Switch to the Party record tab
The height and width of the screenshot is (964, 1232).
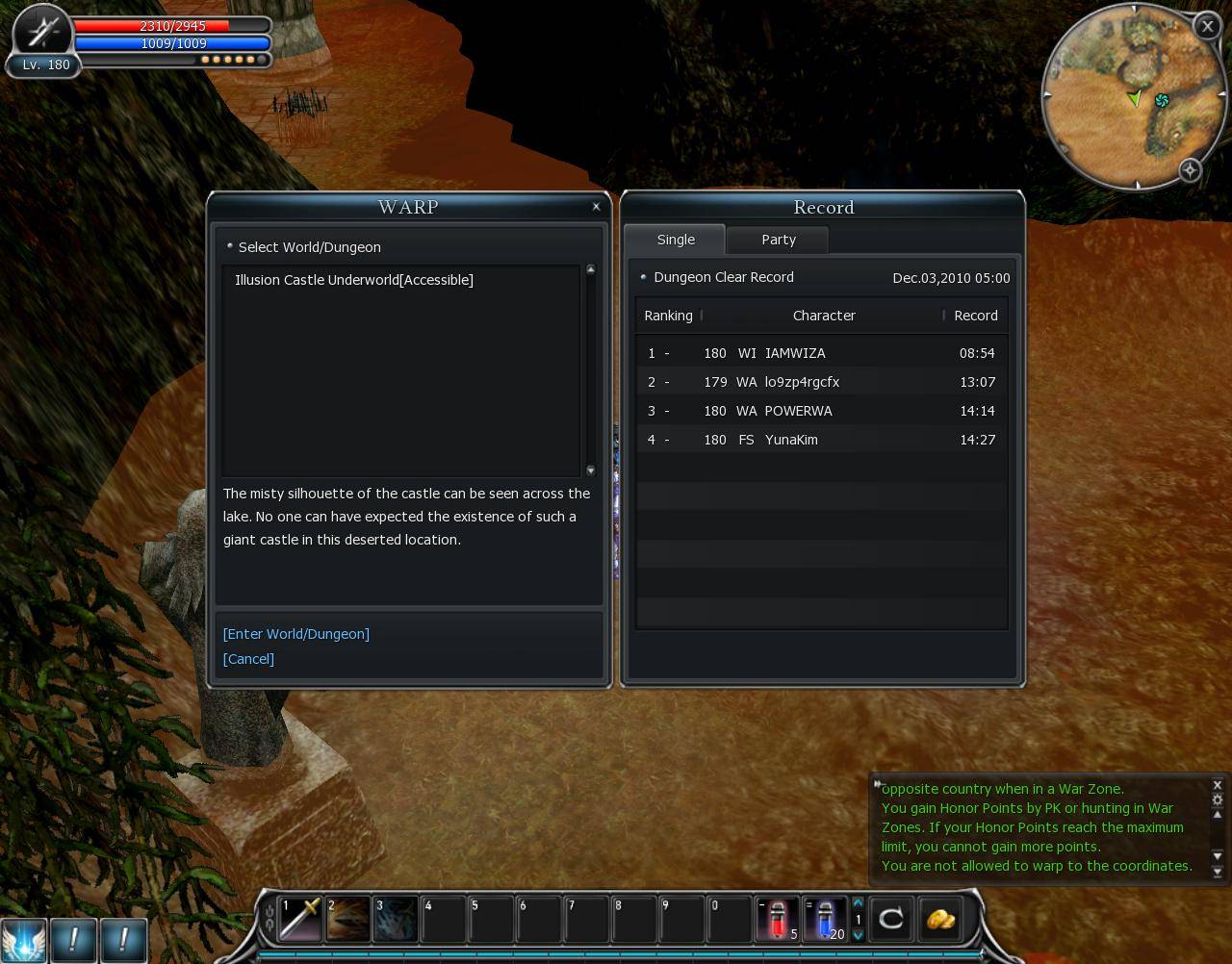pyautogui.click(x=778, y=240)
